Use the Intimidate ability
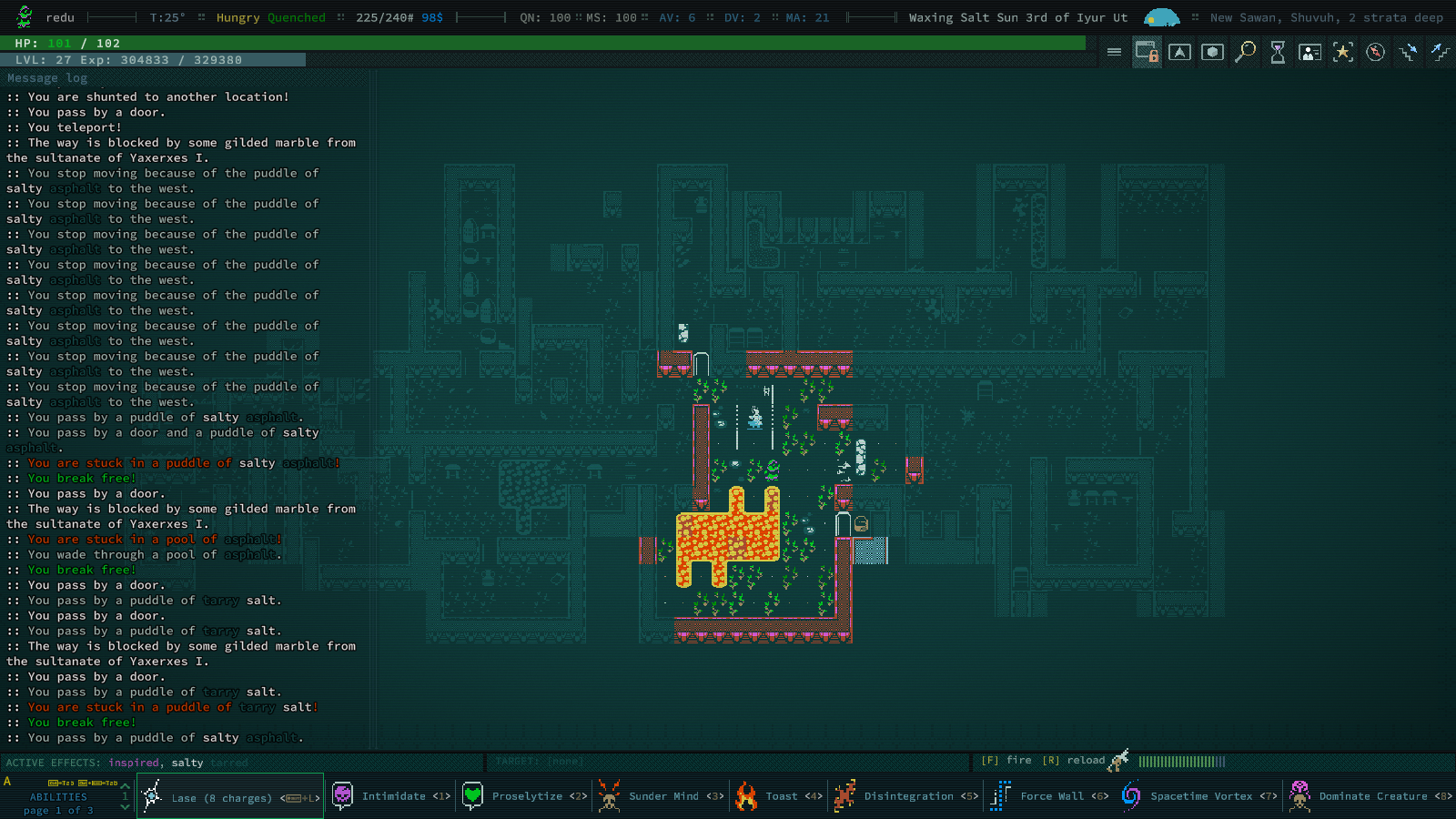Viewport: 1456px width, 819px height. point(391,796)
